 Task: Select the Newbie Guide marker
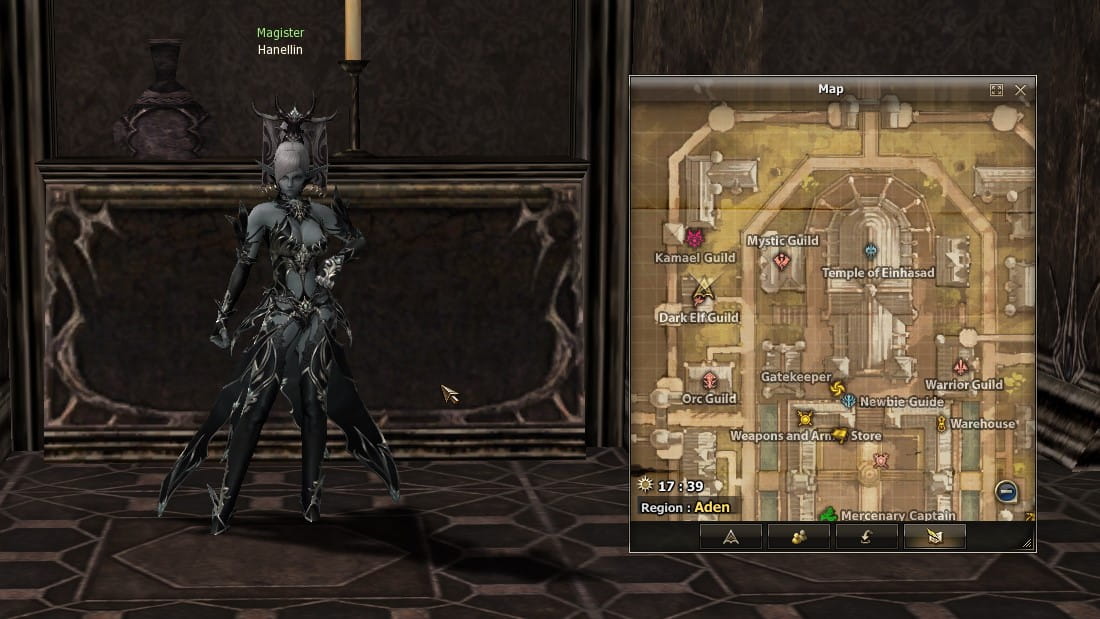848,401
